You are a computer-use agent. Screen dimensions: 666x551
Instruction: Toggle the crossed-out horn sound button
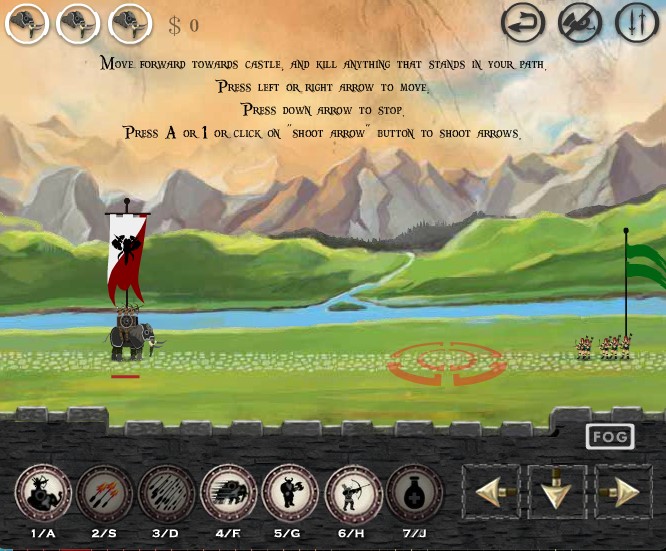click(579, 24)
